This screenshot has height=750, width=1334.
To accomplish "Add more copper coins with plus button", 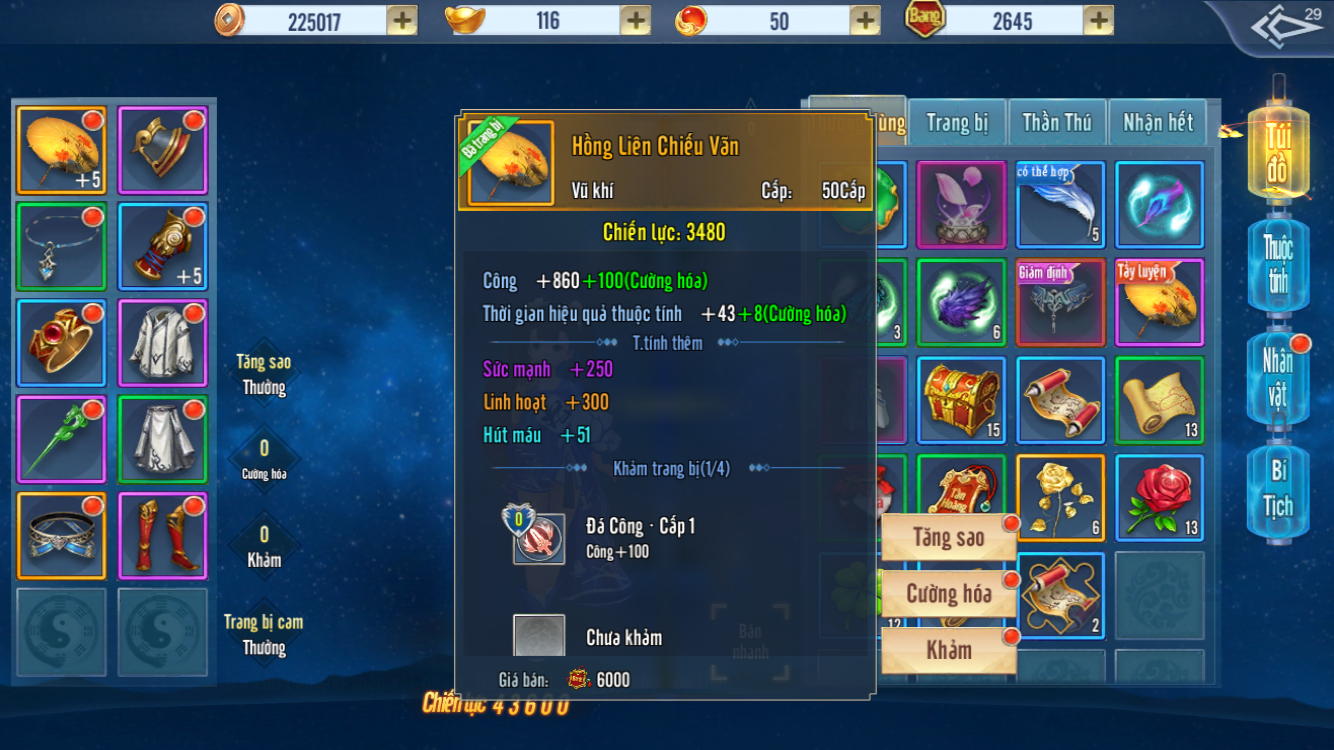I will 402,20.
